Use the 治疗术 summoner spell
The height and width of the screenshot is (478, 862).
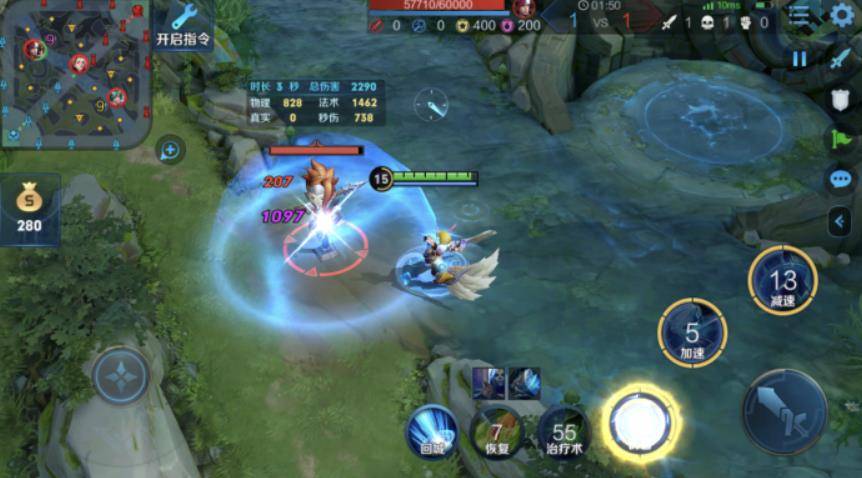[x=564, y=433]
